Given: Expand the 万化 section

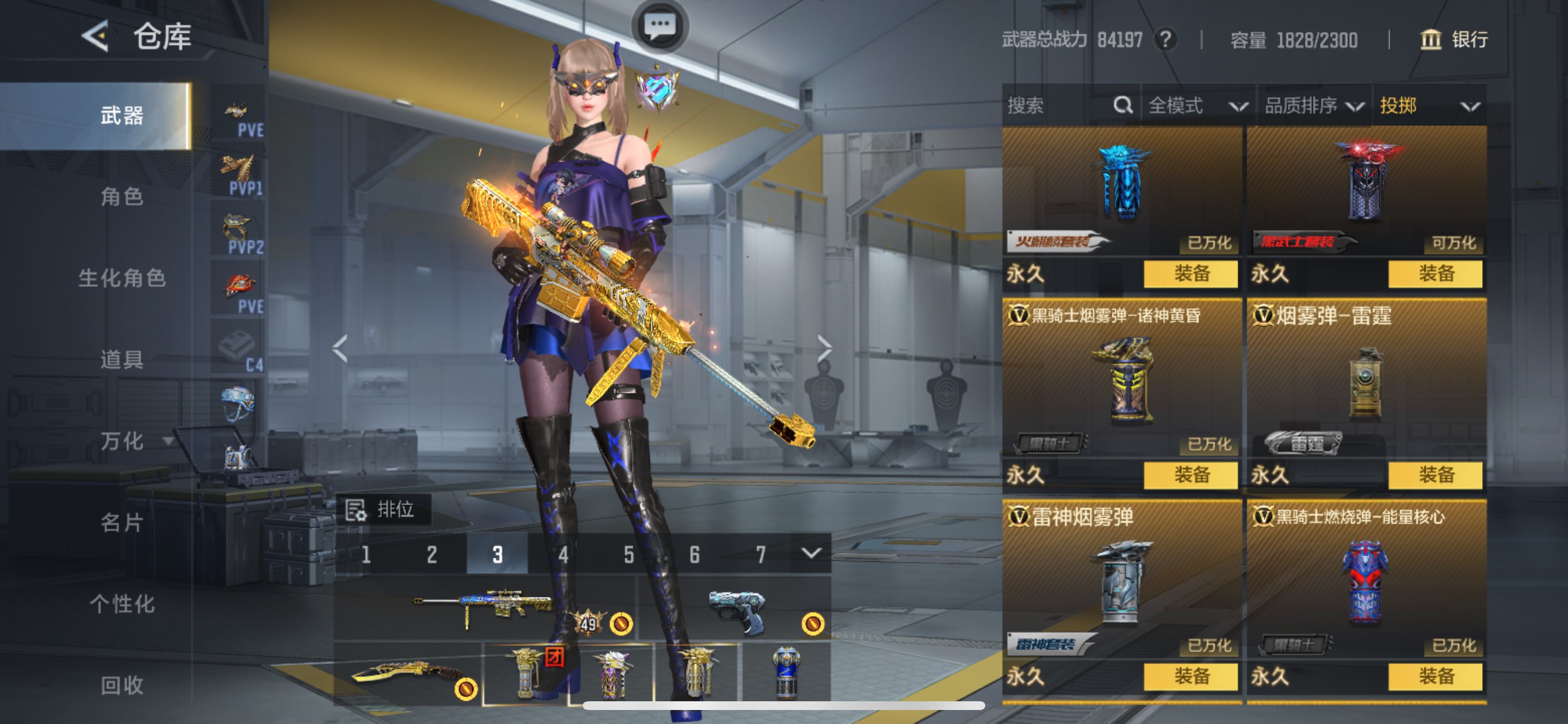Looking at the screenshot, I should (135, 441).
